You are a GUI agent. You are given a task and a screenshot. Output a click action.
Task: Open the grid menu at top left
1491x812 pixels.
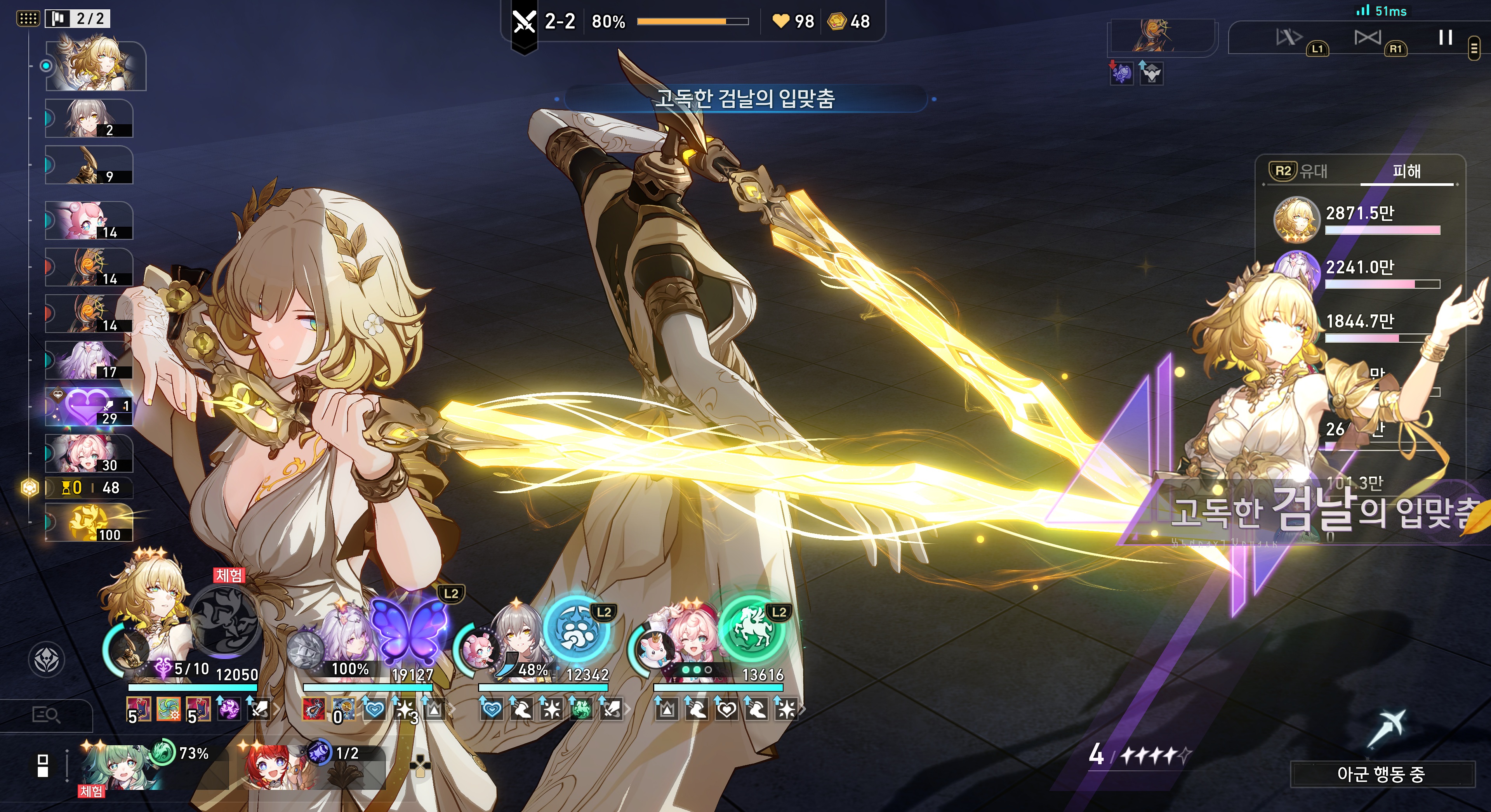pos(27,19)
